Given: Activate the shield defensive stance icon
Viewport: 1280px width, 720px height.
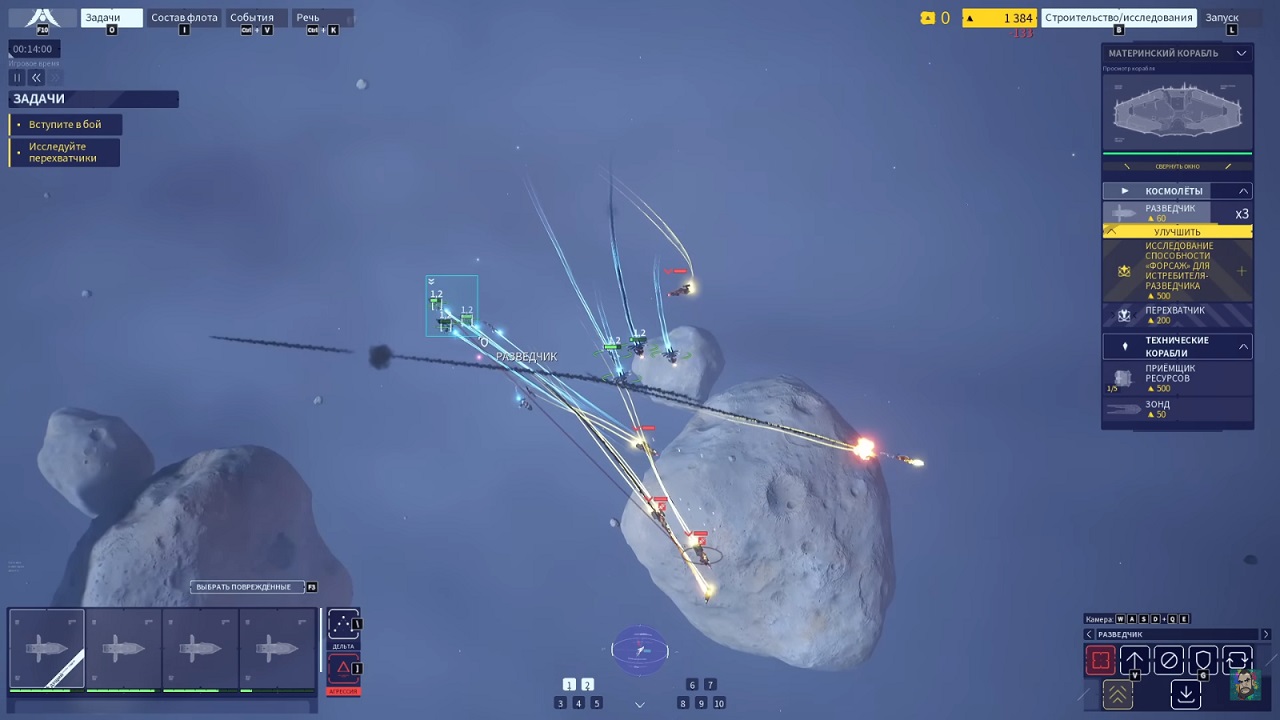Looking at the screenshot, I should (1203, 660).
